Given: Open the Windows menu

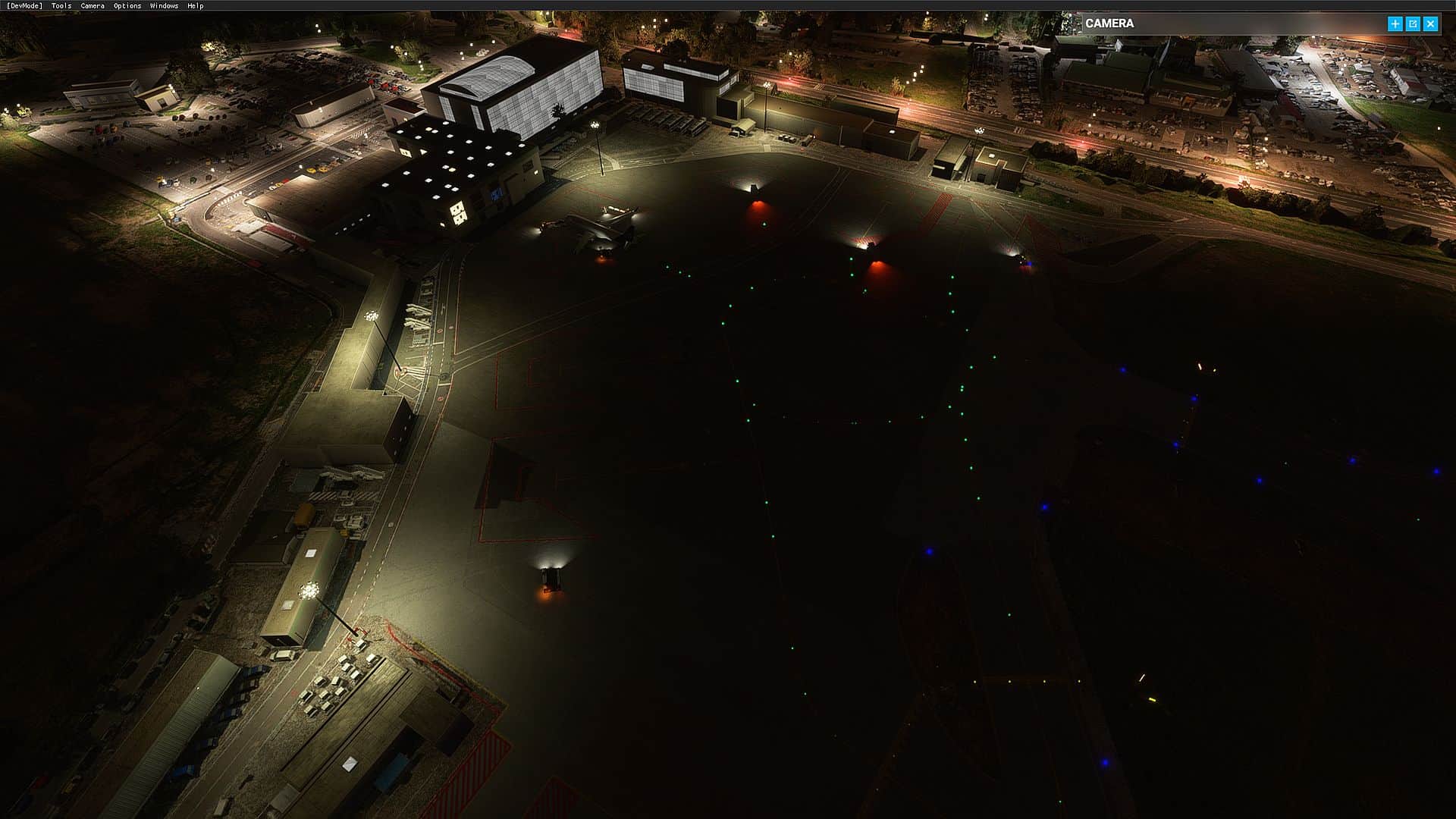Looking at the screenshot, I should [164, 6].
